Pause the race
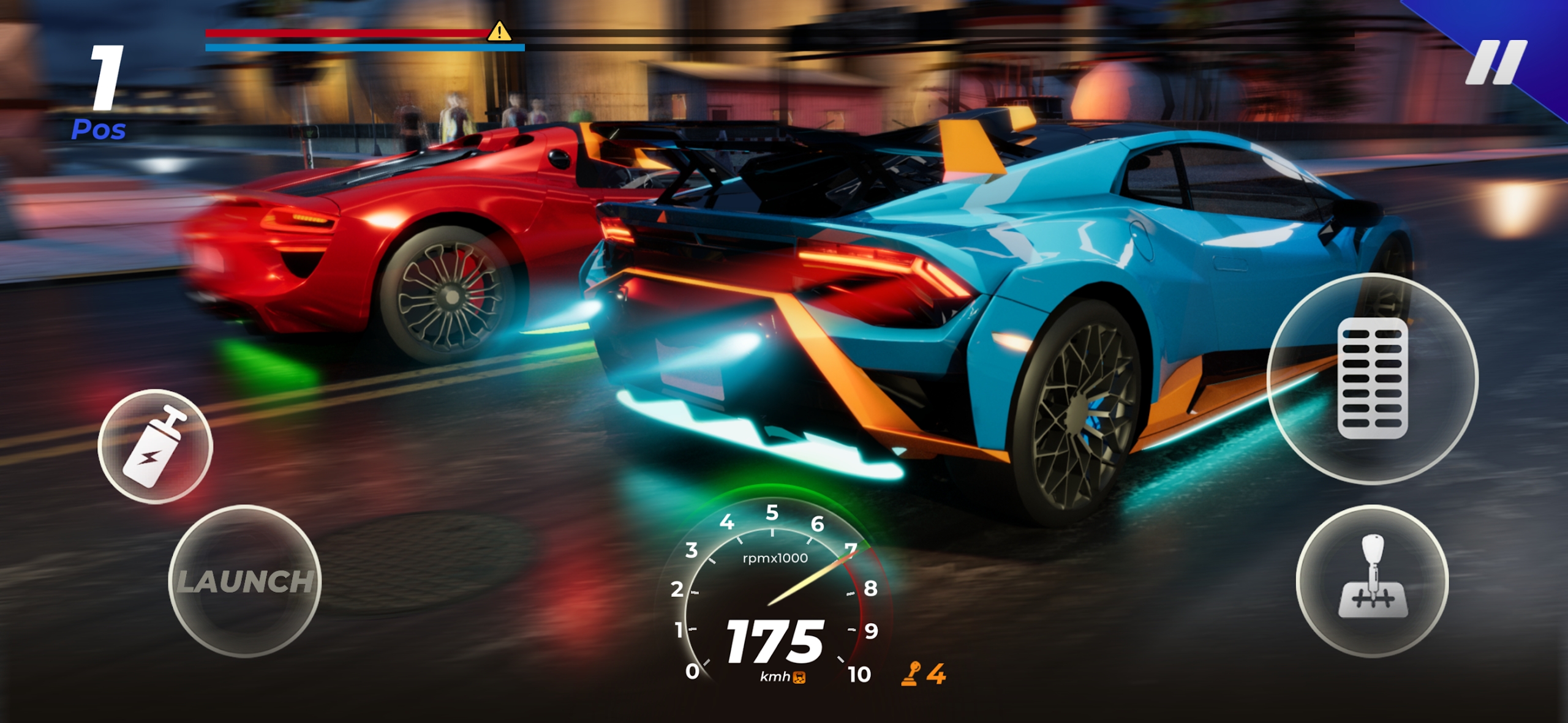Image resolution: width=1568 pixels, height=723 pixels. 1495,62
